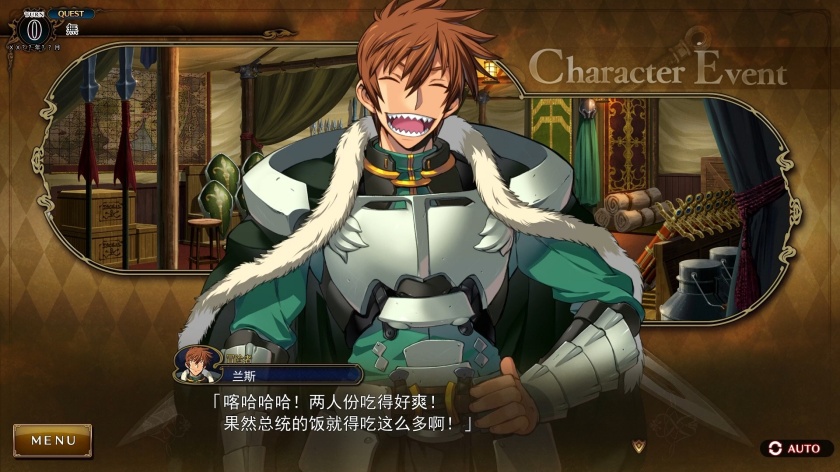Open the MENU button
The width and height of the screenshot is (840, 472).
52,440
